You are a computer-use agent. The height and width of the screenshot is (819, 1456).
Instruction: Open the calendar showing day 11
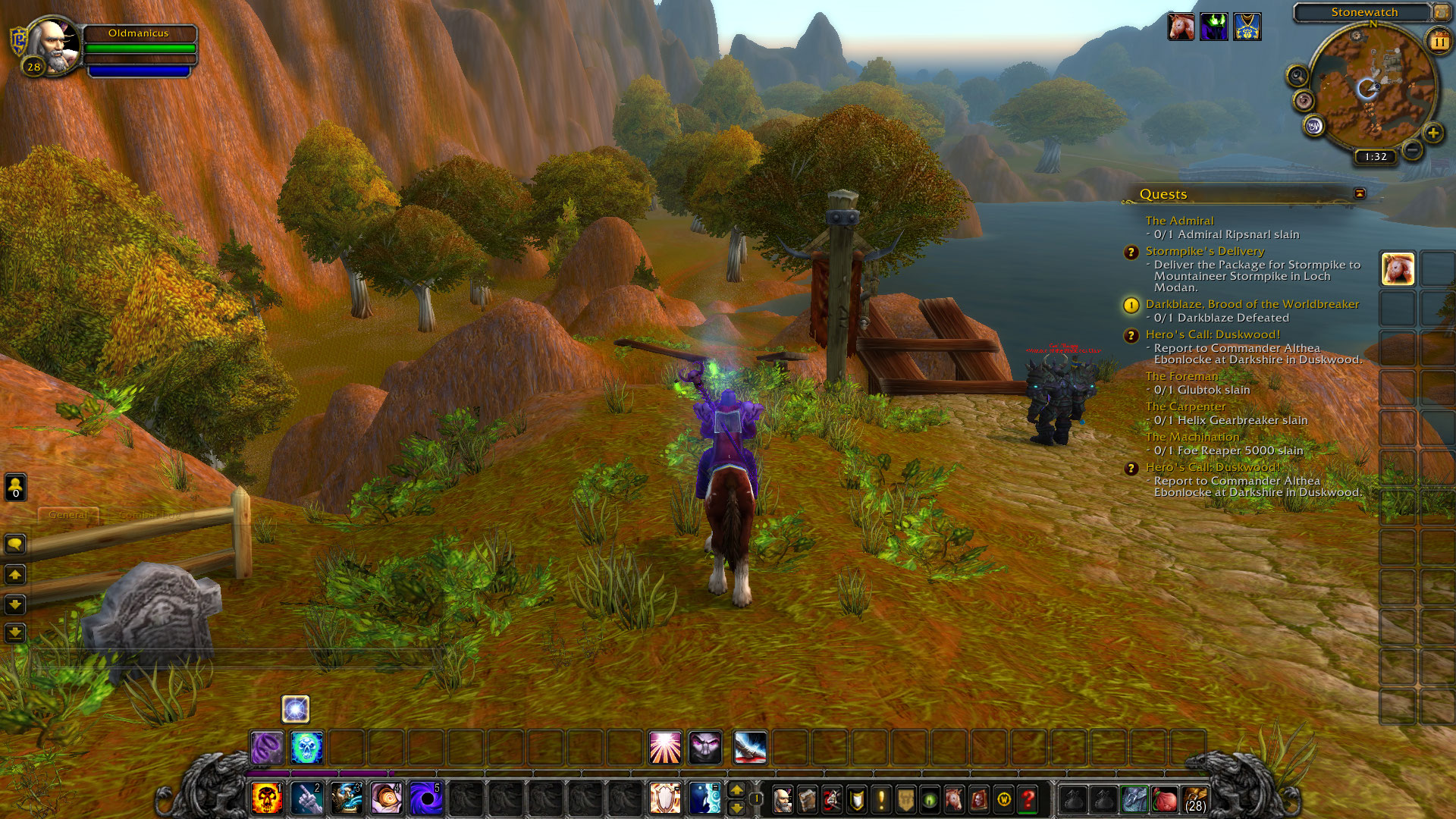pos(1439,42)
